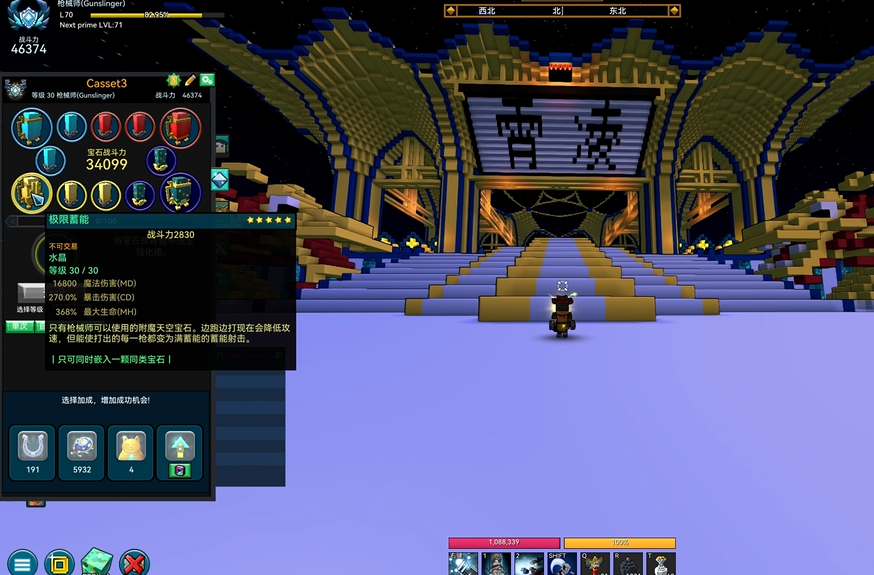Select the large red empowered gem socket
This screenshot has height=575, width=874.
click(180, 128)
